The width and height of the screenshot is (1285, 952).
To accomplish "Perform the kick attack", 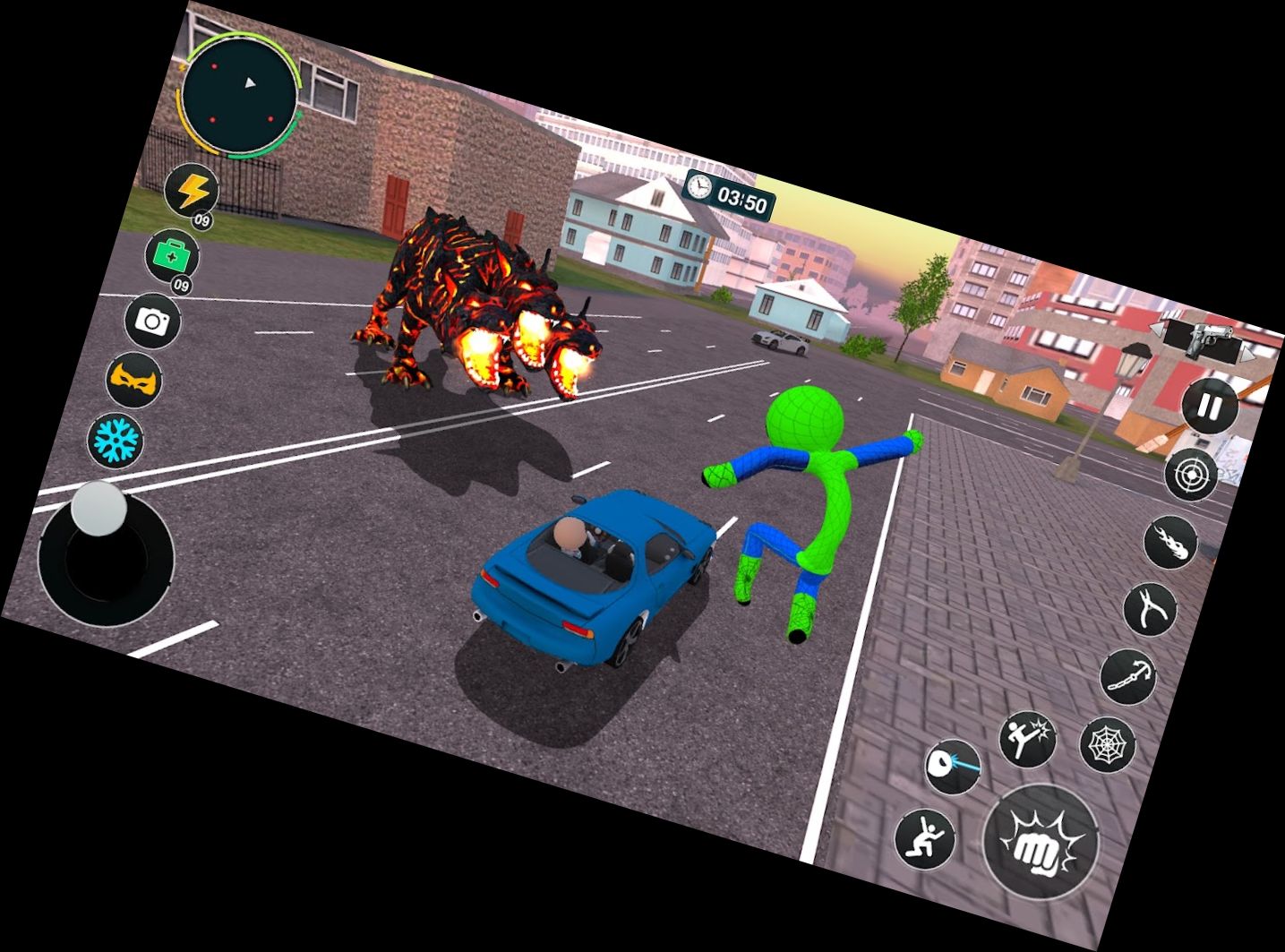I will (1027, 739).
